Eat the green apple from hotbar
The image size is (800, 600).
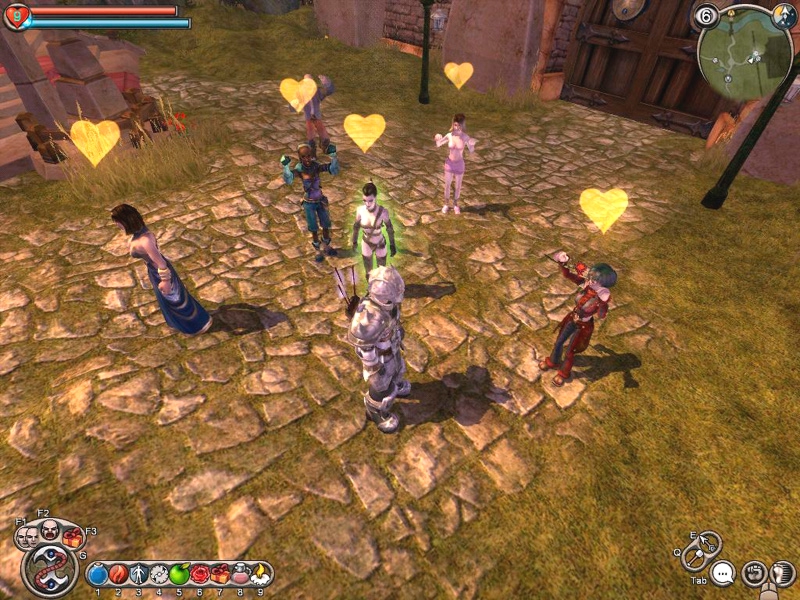(x=179, y=574)
